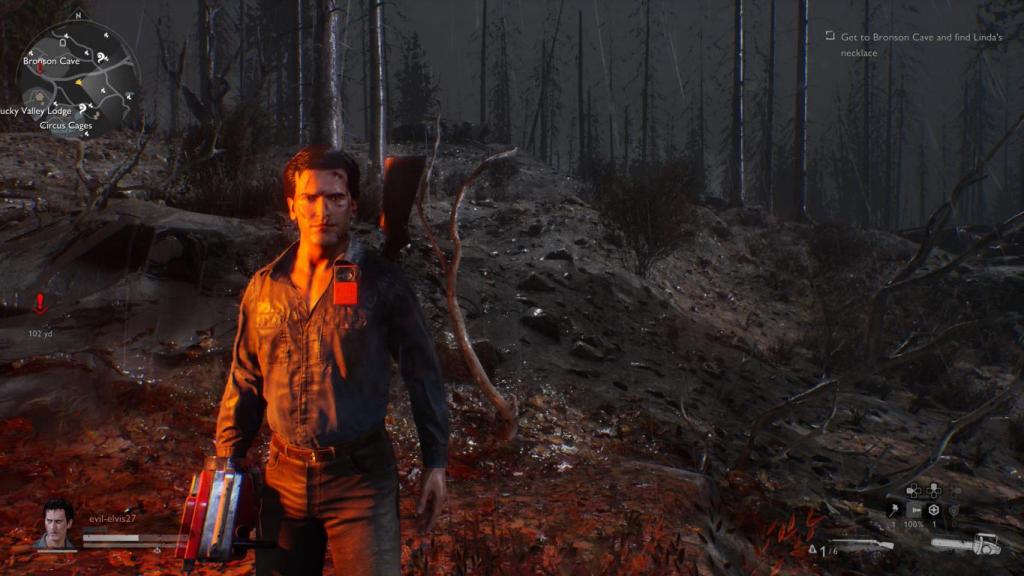Screen dimensions: 1024x576
Task: Click the Circus Cages map label
Action: pyautogui.click(x=66, y=126)
